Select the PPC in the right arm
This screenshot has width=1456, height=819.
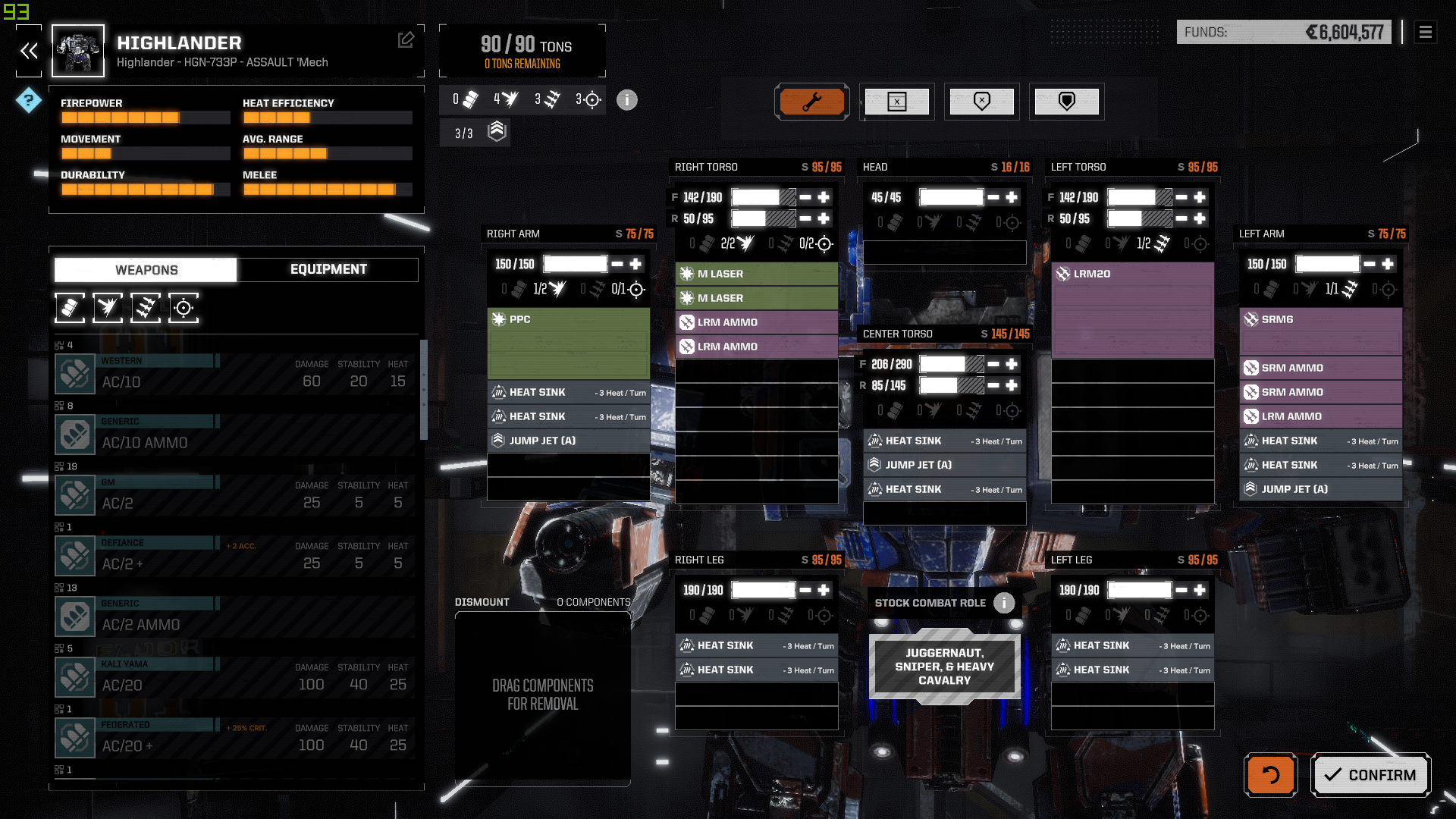tap(568, 319)
